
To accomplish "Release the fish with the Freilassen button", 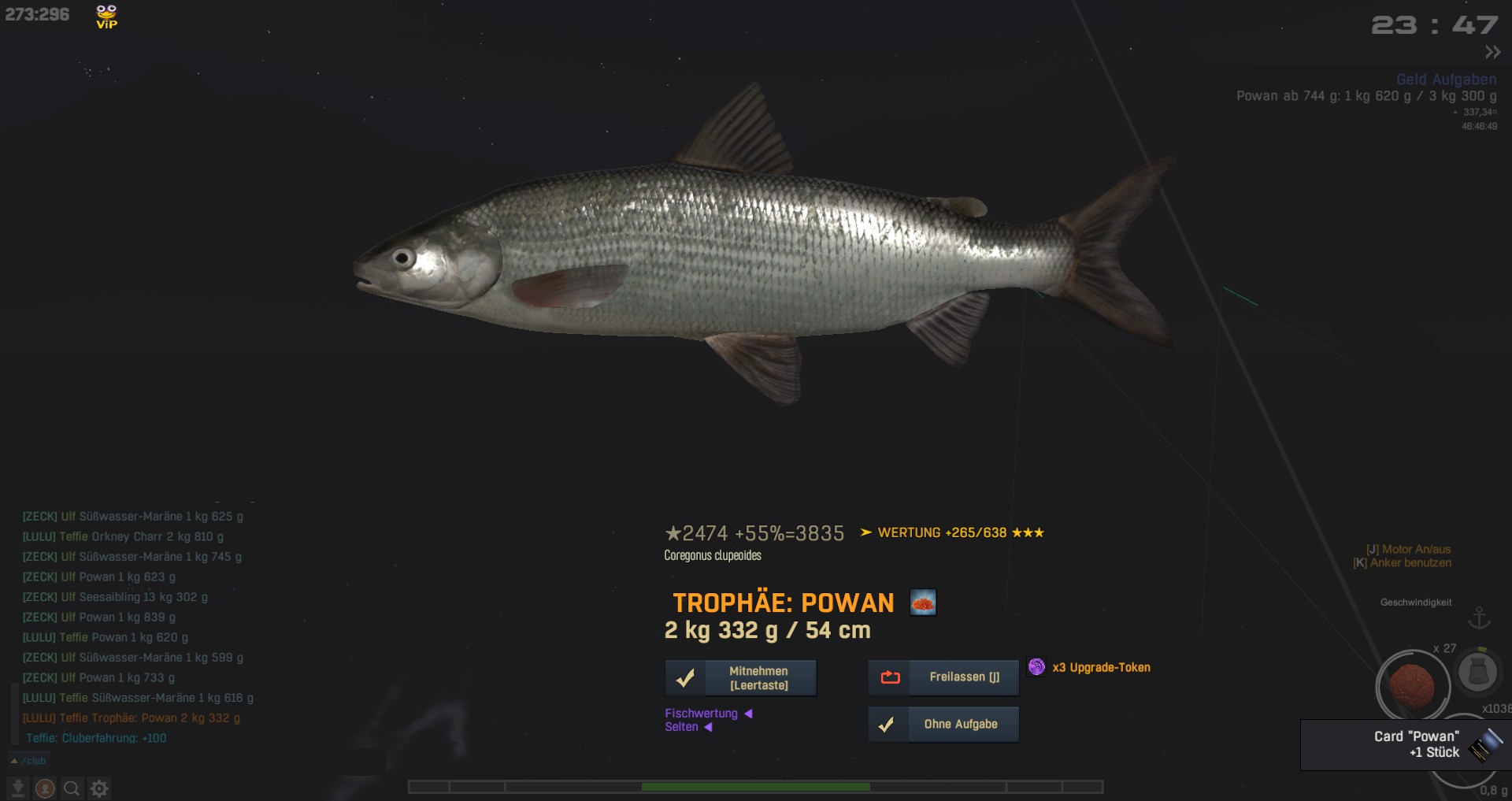I will click(943, 677).
